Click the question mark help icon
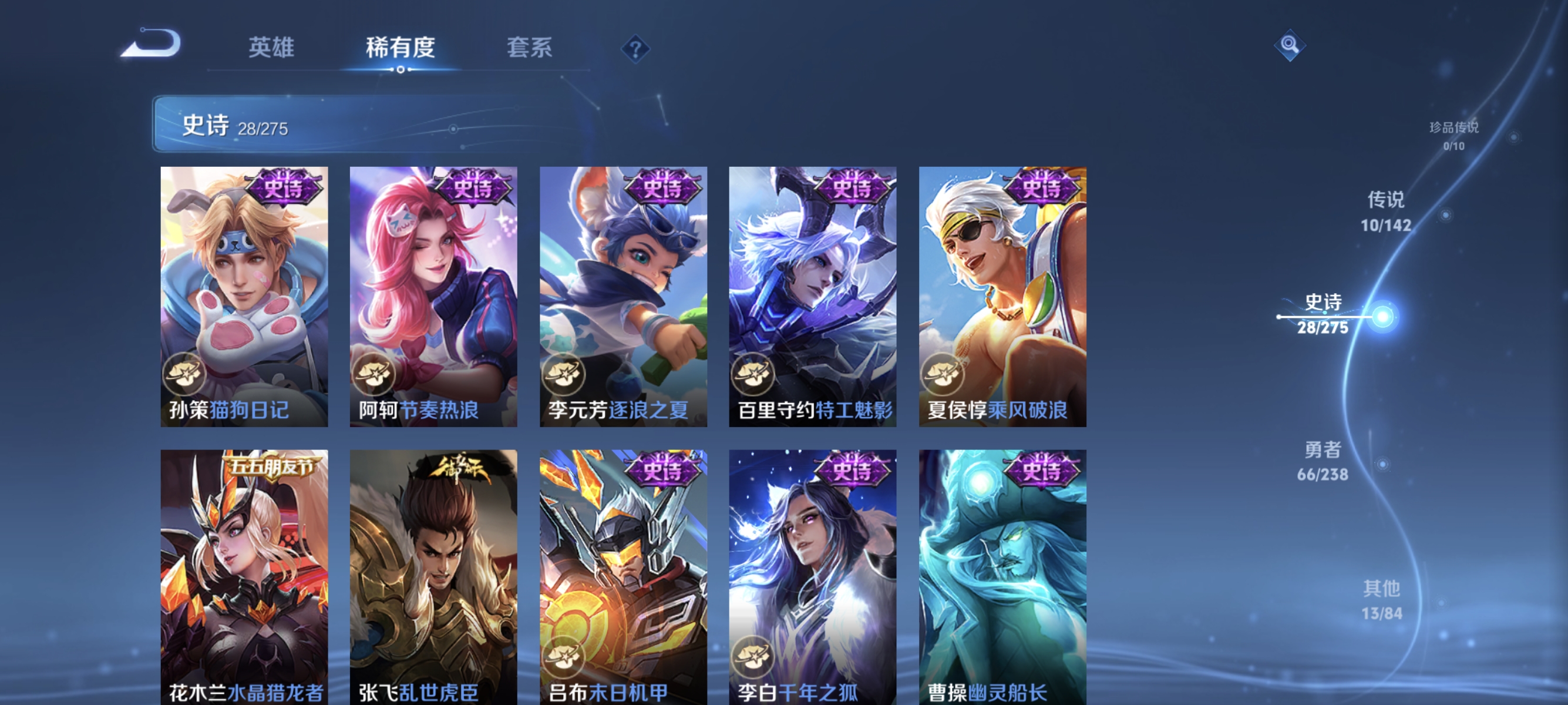 point(635,50)
